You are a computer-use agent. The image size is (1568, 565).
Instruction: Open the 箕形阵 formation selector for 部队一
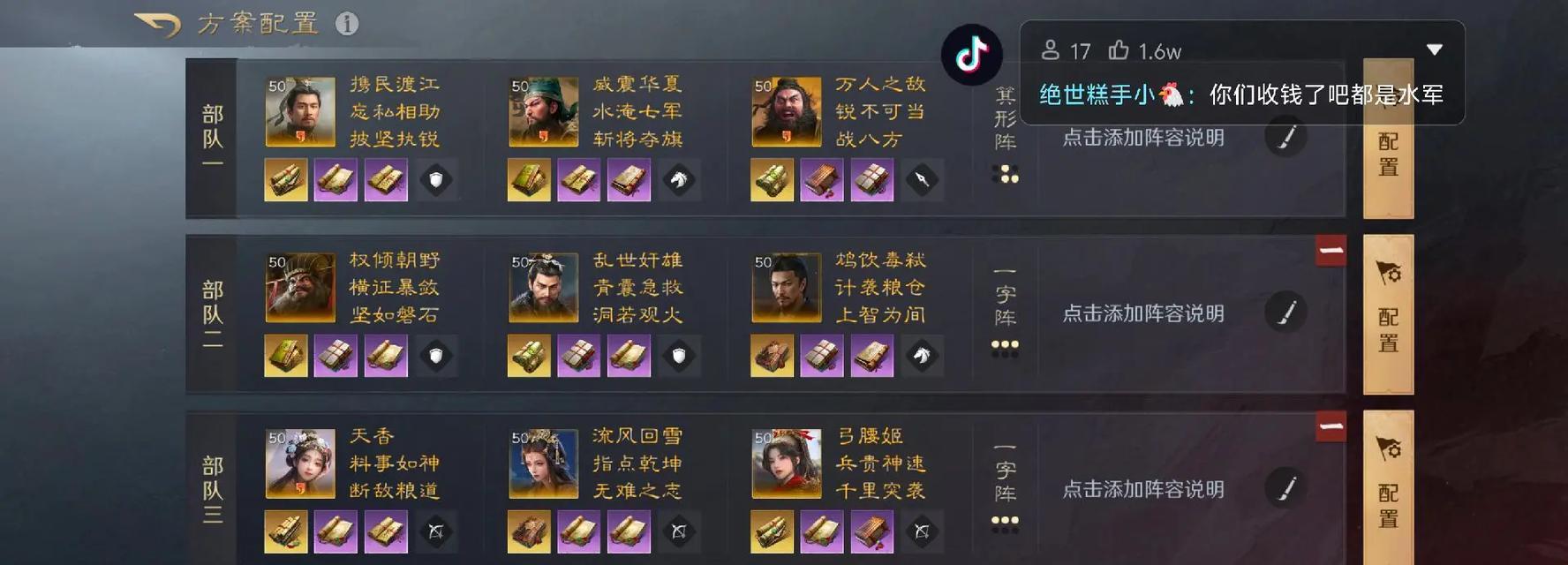(1006, 134)
